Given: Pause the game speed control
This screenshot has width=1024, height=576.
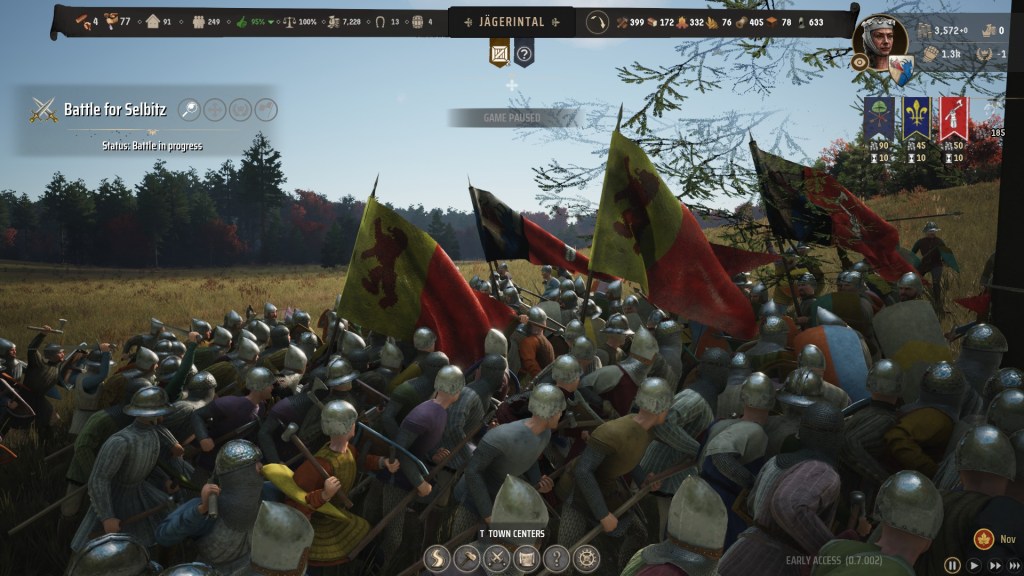Looking at the screenshot, I should tap(952, 565).
